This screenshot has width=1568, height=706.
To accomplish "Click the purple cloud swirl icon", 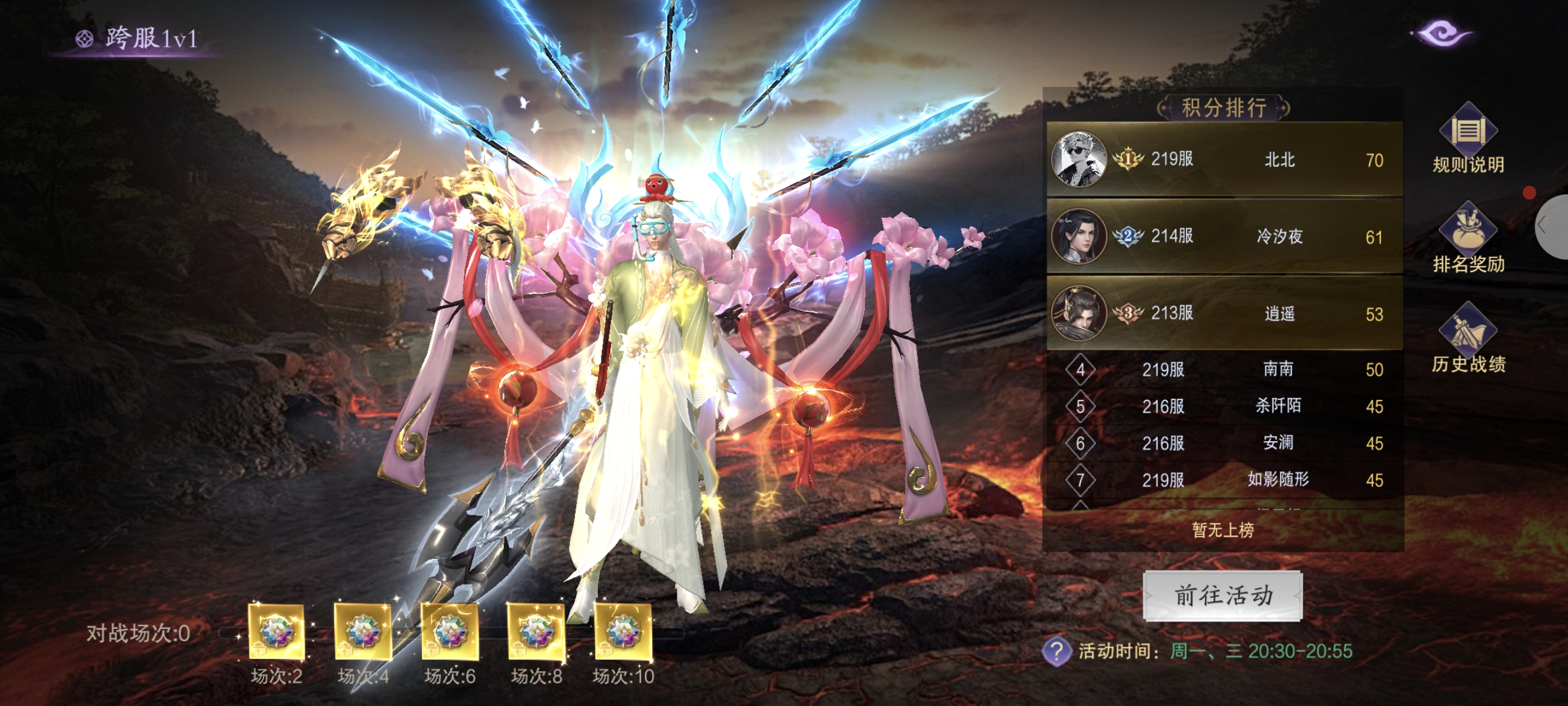I will 1443,33.
